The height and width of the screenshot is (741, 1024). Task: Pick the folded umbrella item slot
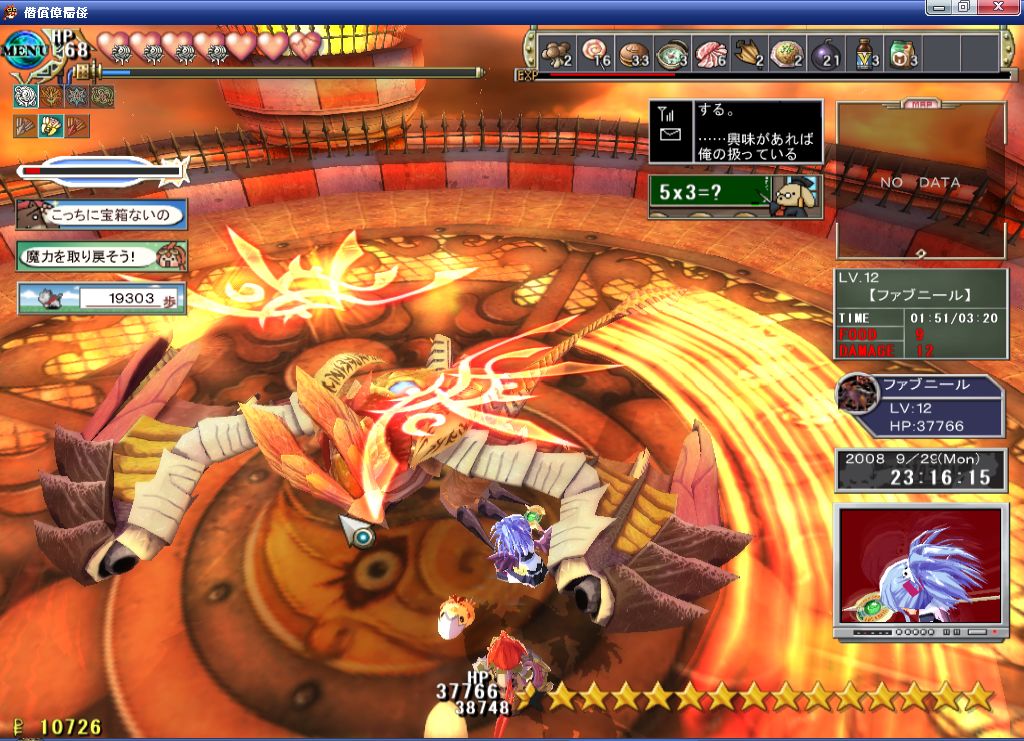coord(749,53)
